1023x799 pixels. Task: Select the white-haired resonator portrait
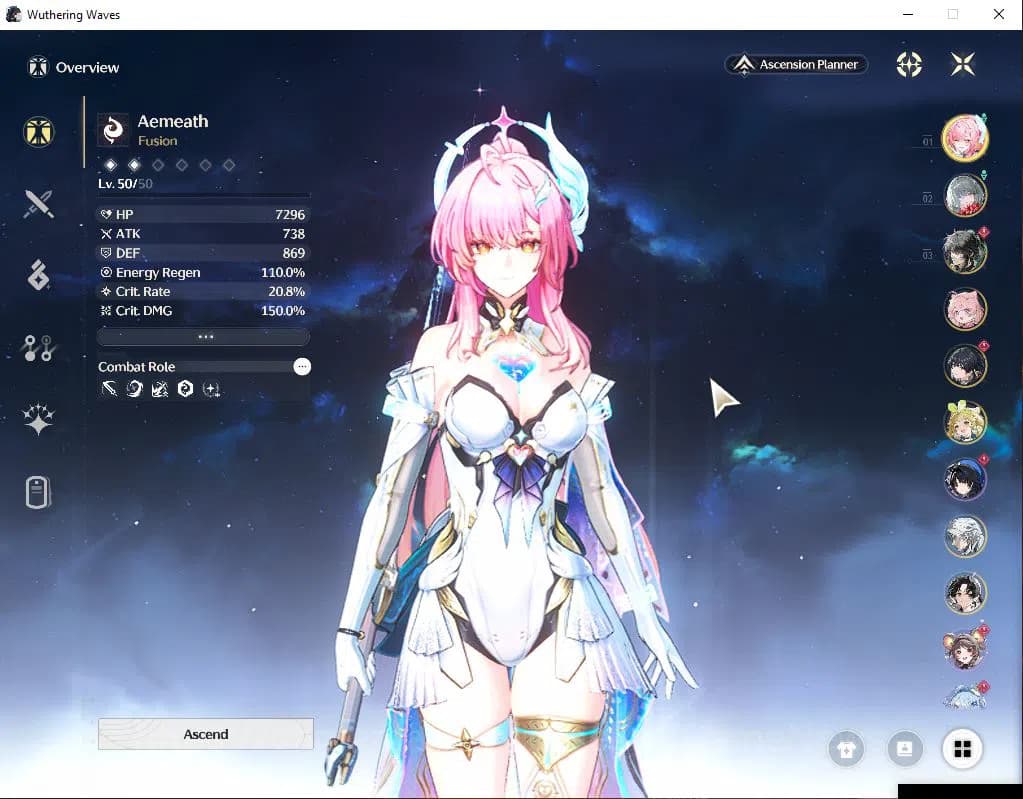tap(965, 537)
